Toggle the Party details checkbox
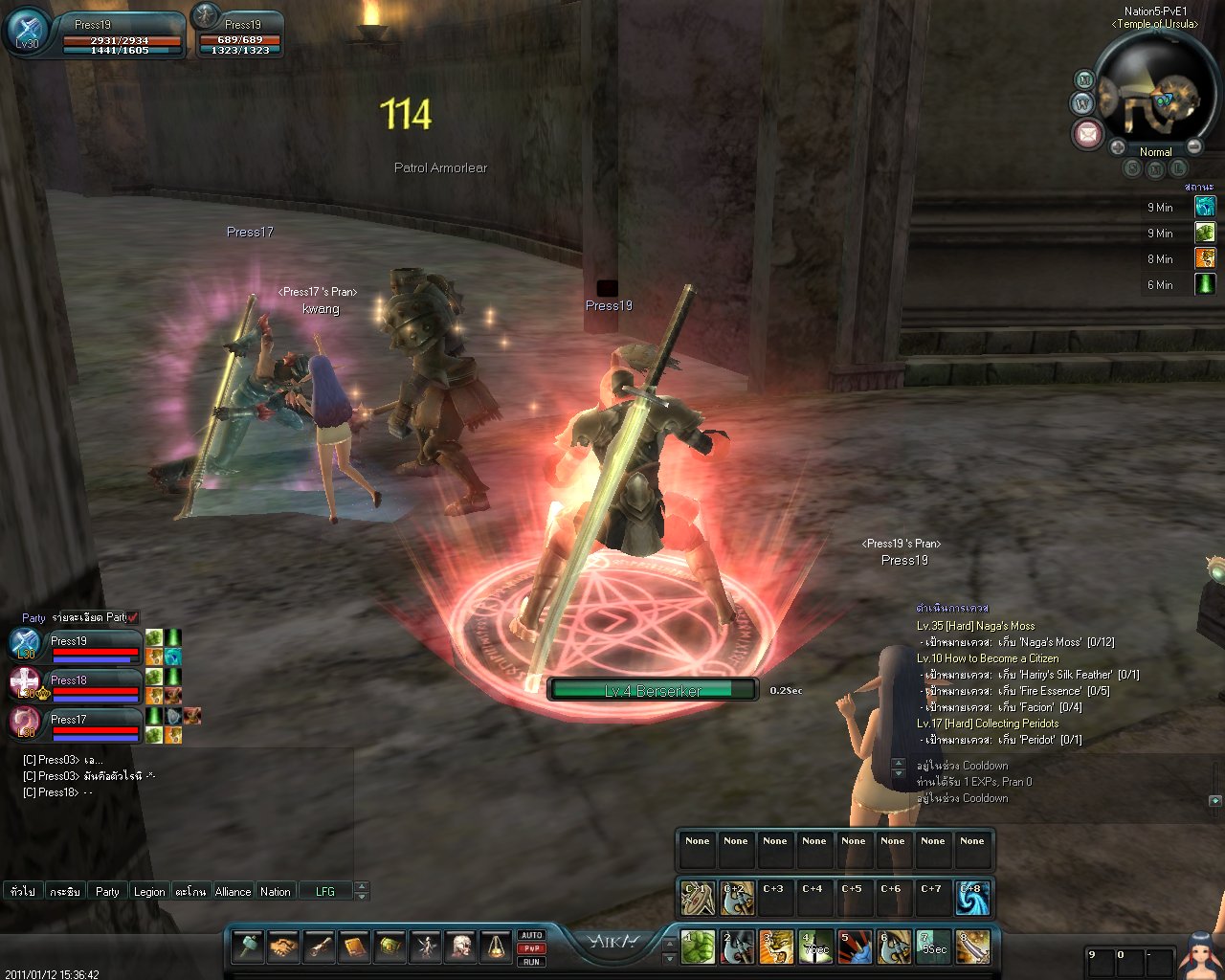The image size is (1225, 980). pos(133,617)
